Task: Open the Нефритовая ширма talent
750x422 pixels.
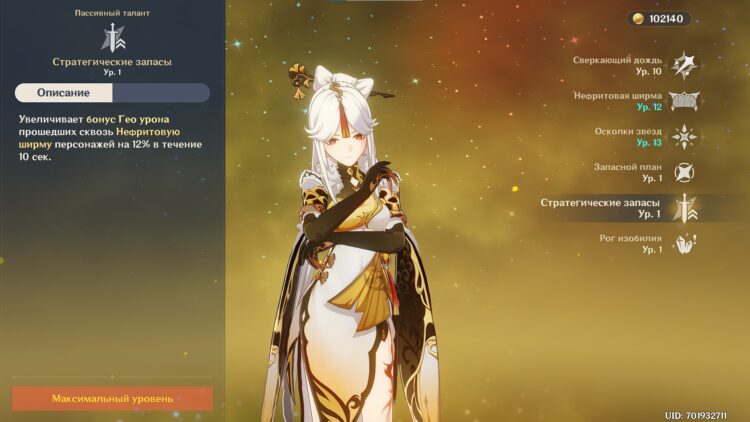Action: pos(684,101)
